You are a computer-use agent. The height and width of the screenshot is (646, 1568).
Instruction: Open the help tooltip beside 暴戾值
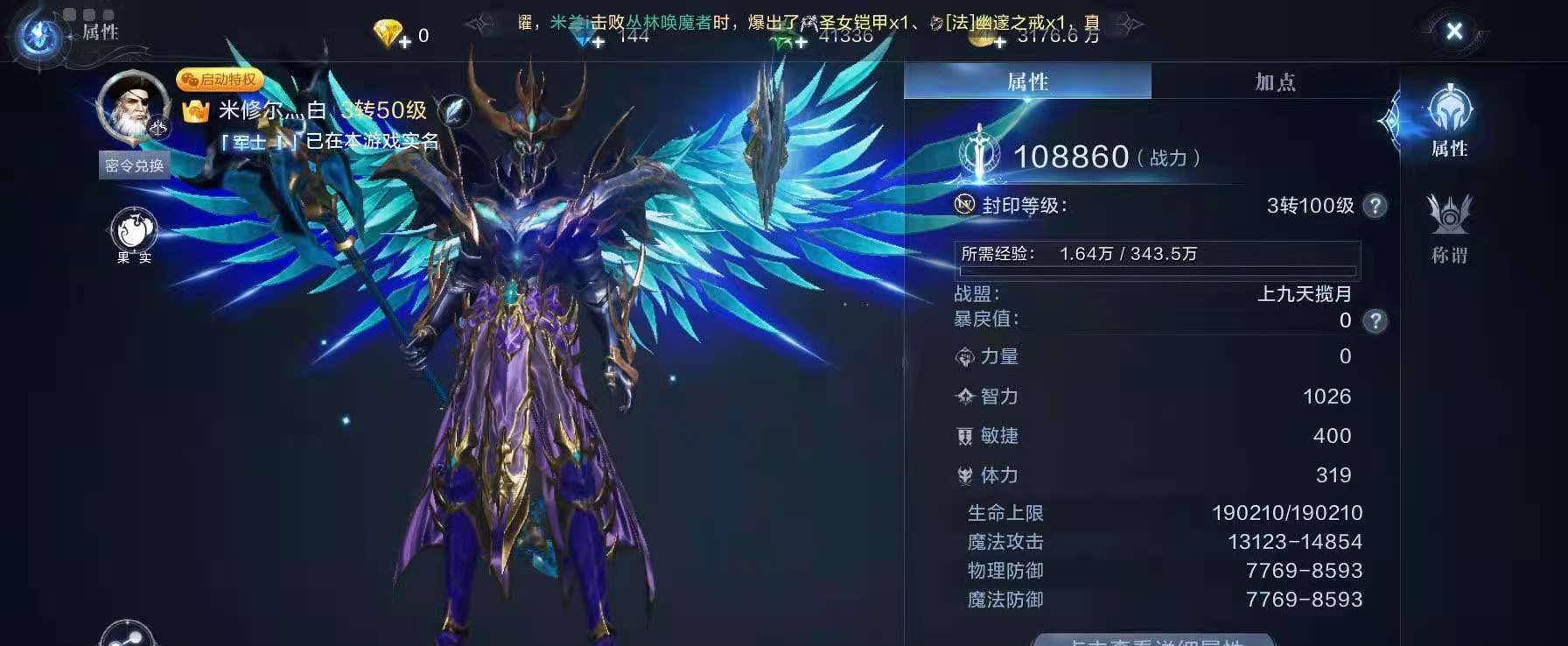1375,320
